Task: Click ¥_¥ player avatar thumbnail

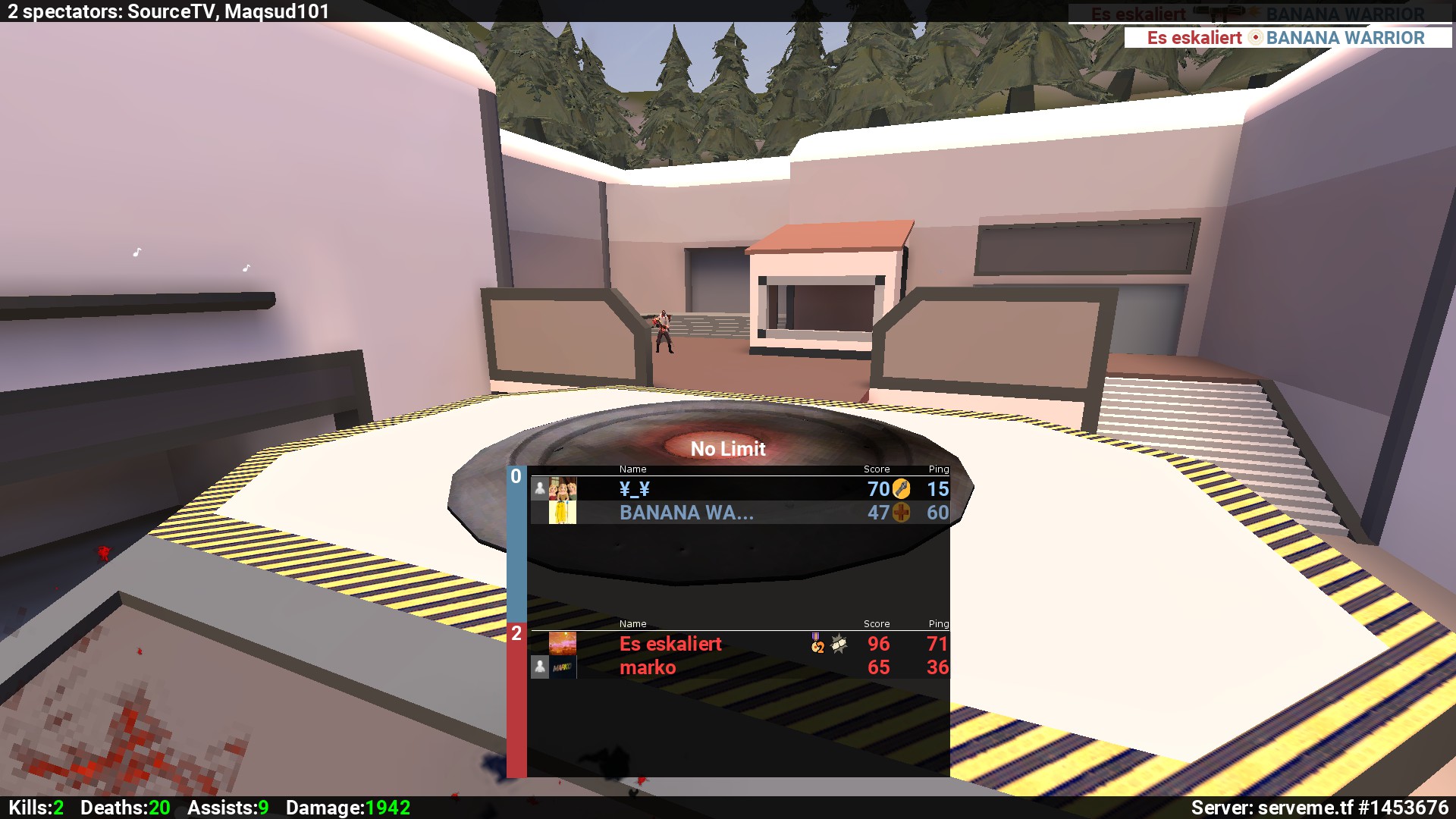Action: (563, 489)
